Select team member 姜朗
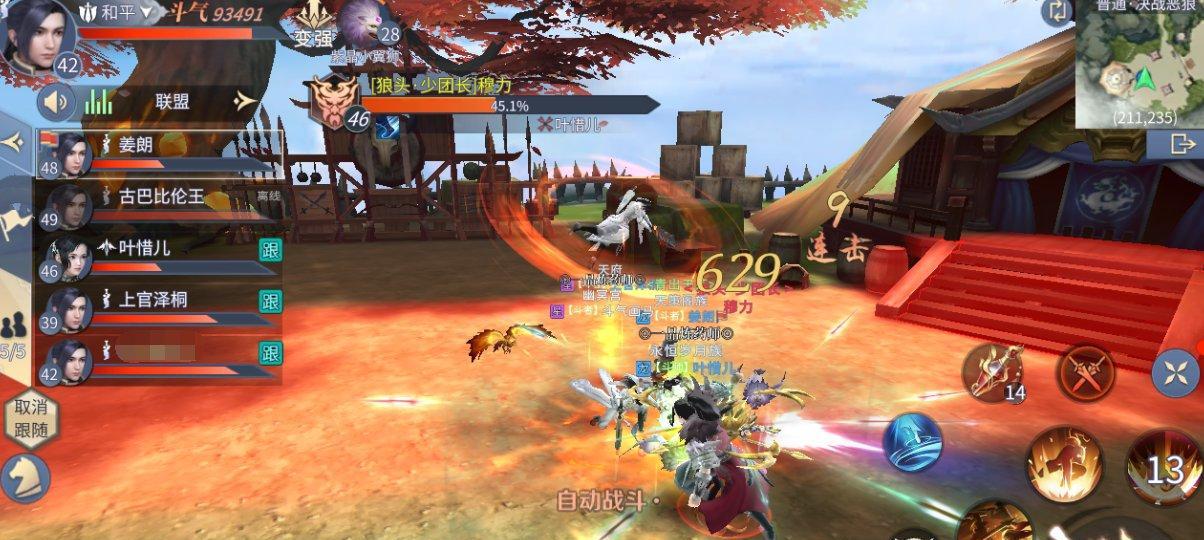This screenshot has width=1204, height=540. coord(160,153)
